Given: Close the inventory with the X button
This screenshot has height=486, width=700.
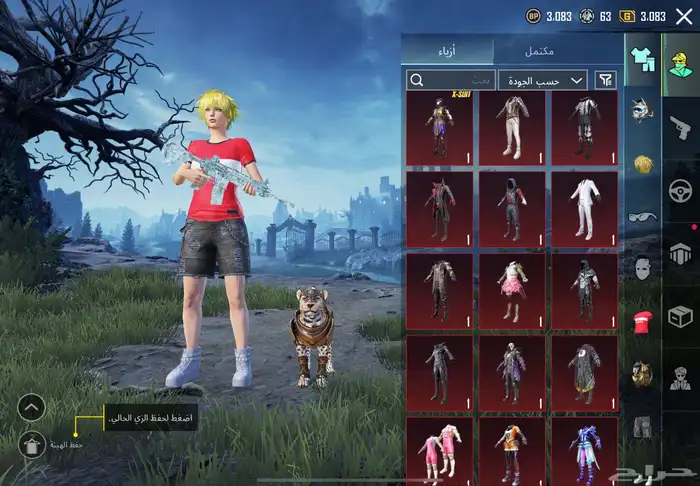Looking at the screenshot, I should coord(684,16).
